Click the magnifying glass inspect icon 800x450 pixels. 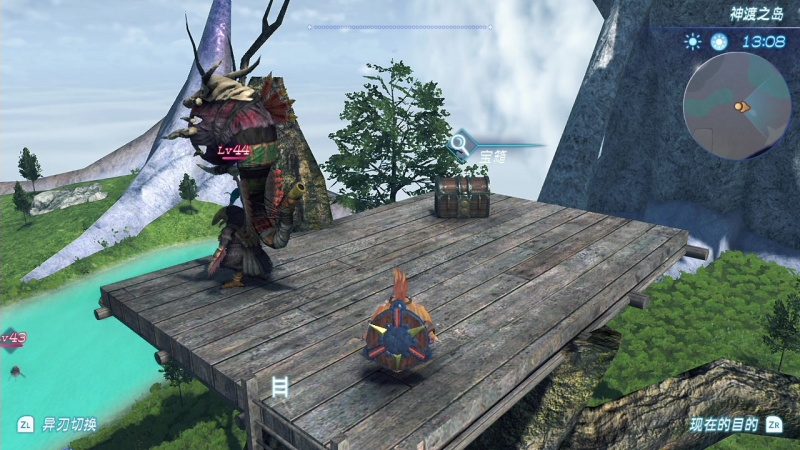coord(460,145)
